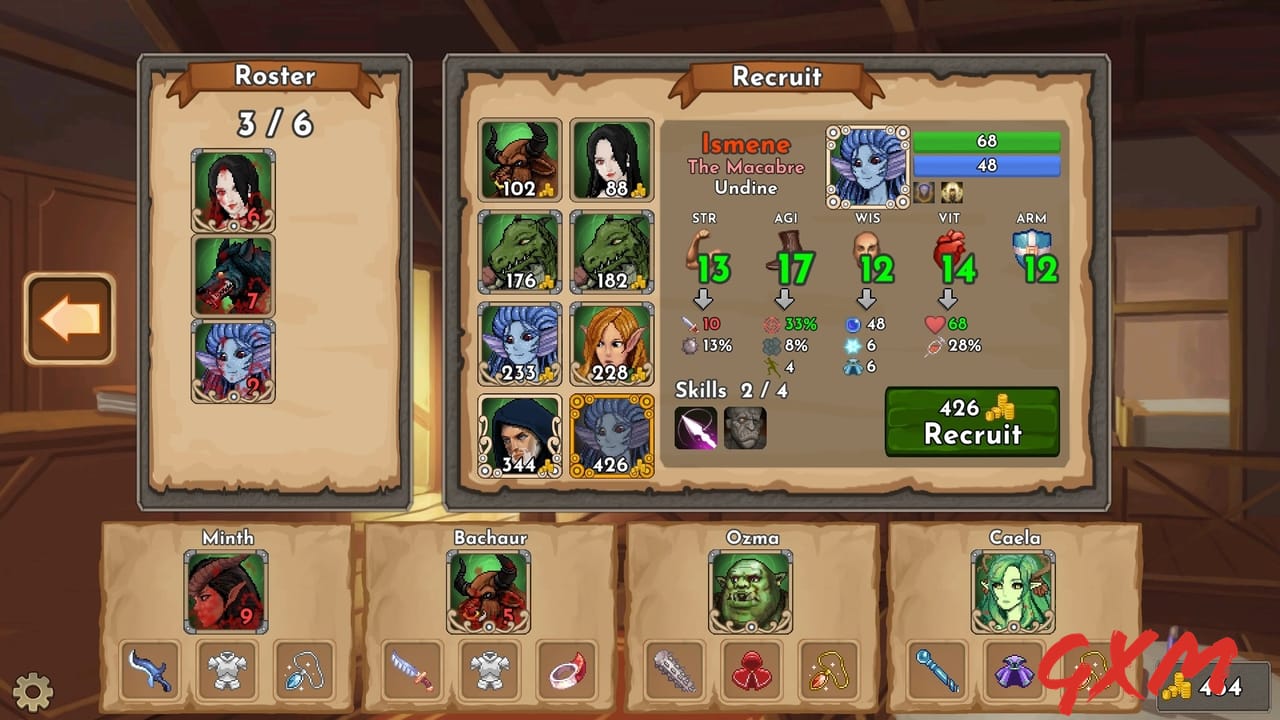Select the green dragon recruit costing 176
The image size is (1280, 720).
tap(519, 251)
